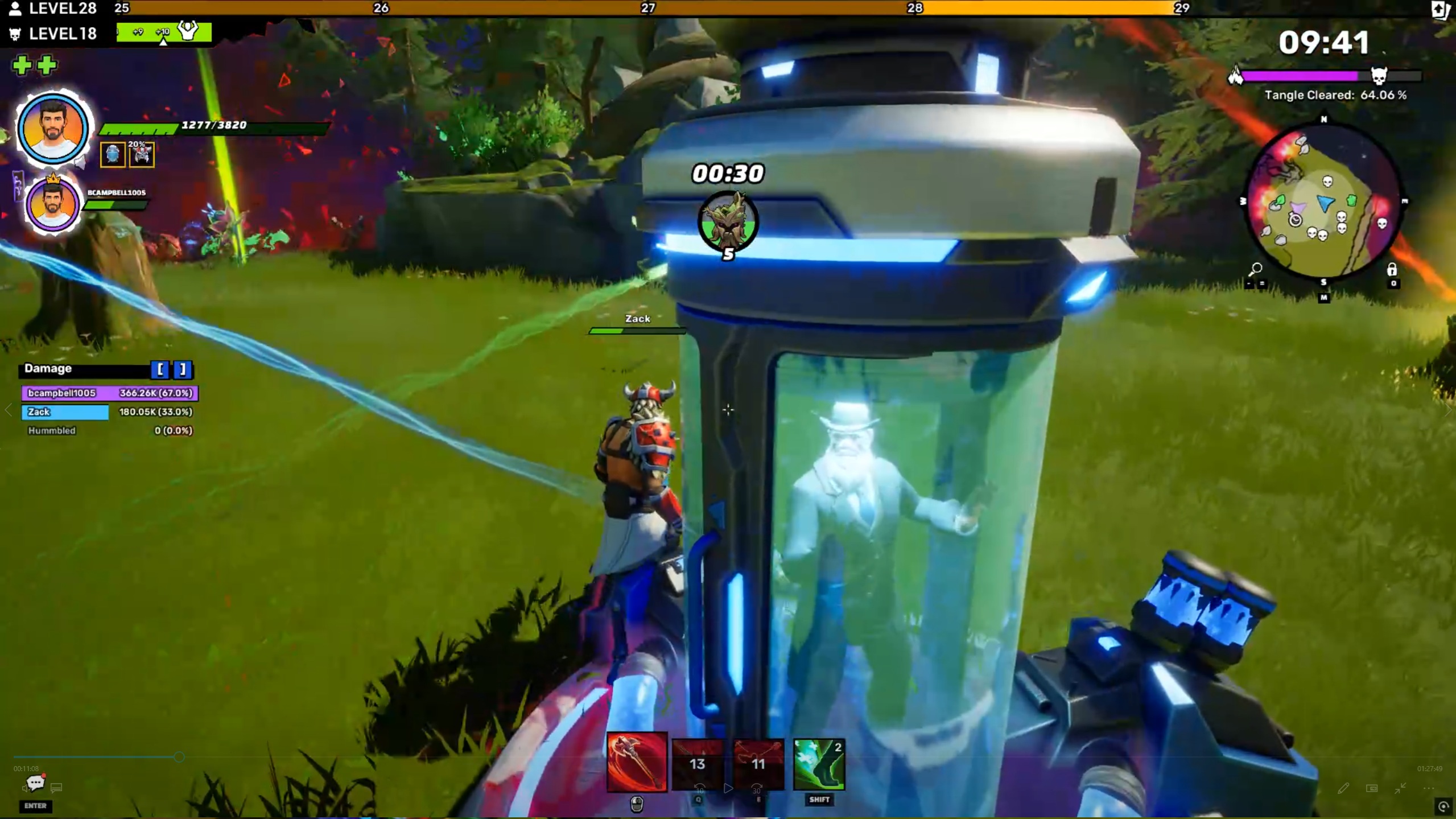Click your own player portrait
The height and width of the screenshot is (819, 1456).
52,128
